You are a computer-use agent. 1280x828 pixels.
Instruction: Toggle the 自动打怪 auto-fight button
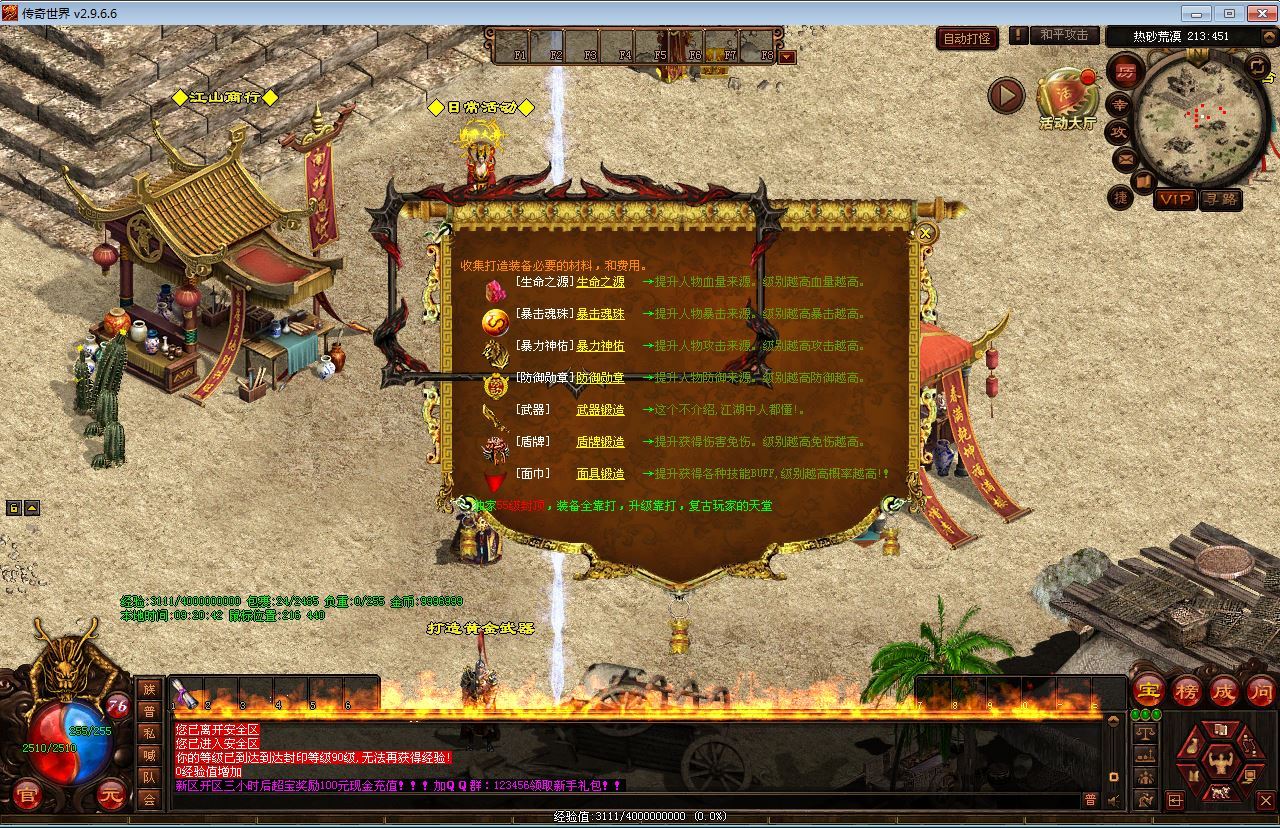[x=967, y=38]
